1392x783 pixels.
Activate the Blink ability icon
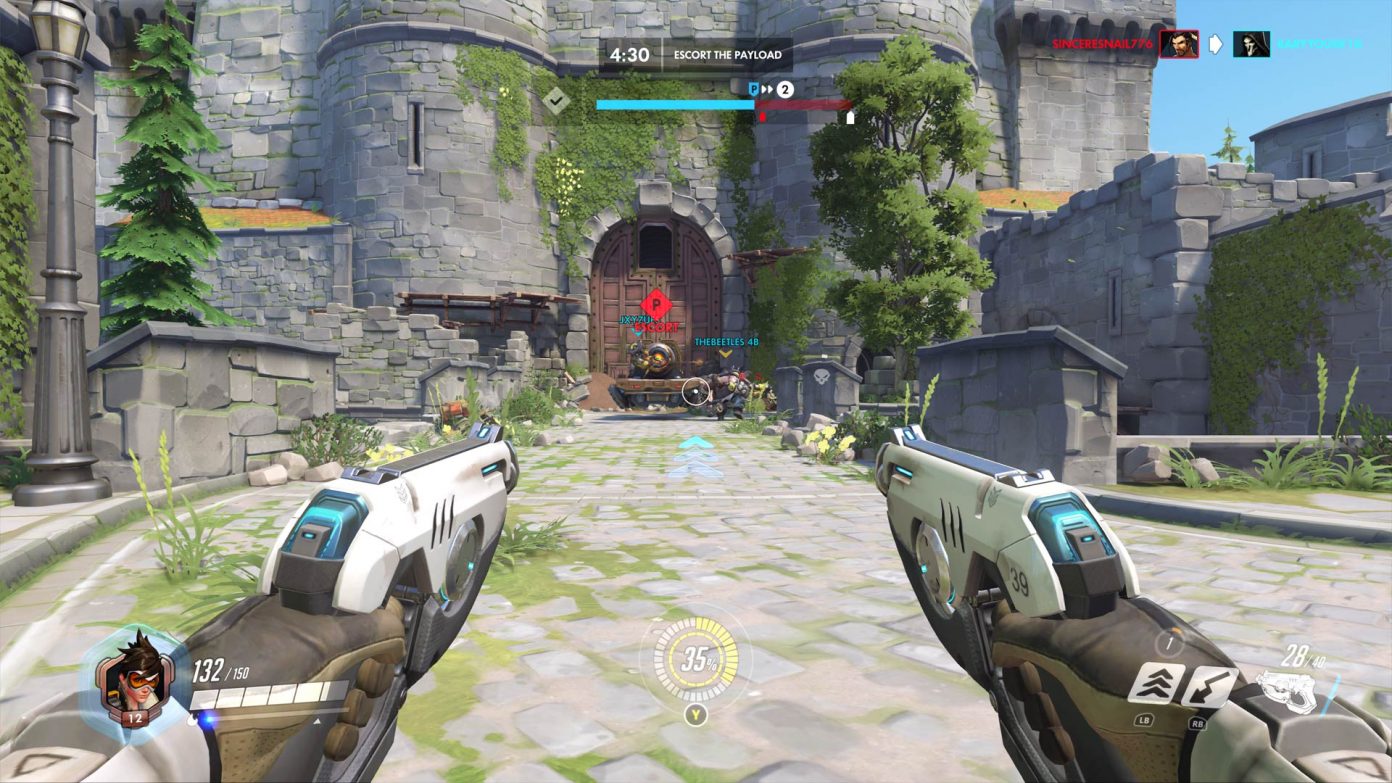click(x=1157, y=684)
